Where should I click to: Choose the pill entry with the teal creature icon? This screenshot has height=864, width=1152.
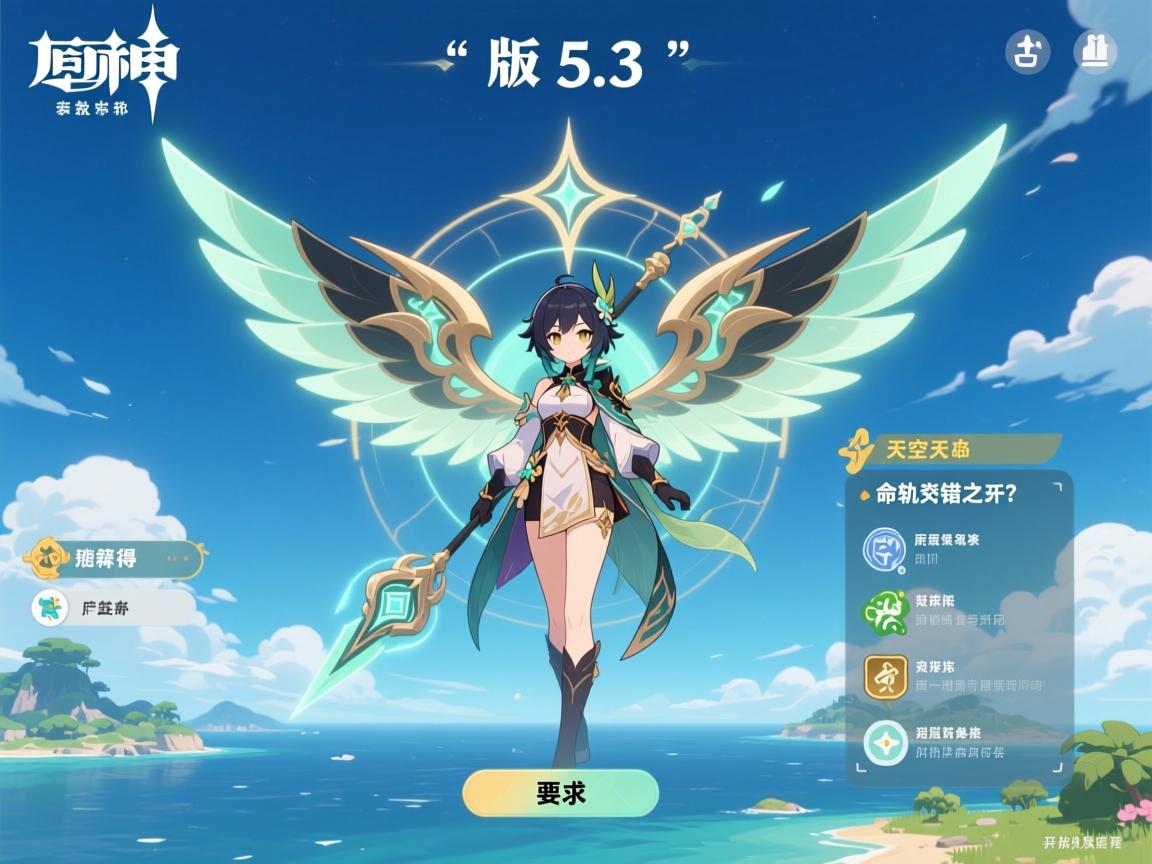[x=112, y=607]
